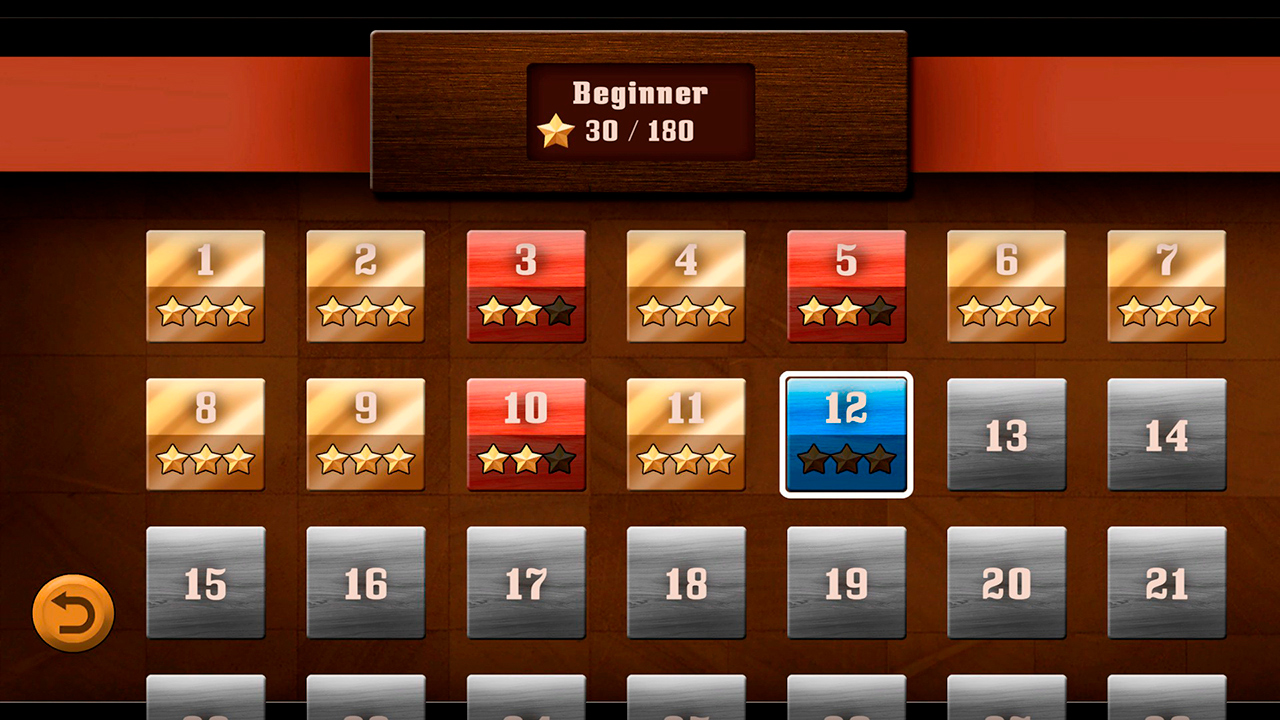The width and height of the screenshot is (1280, 720).
Task: Open level 21 in the third row
Action: pyautogui.click(x=1166, y=581)
